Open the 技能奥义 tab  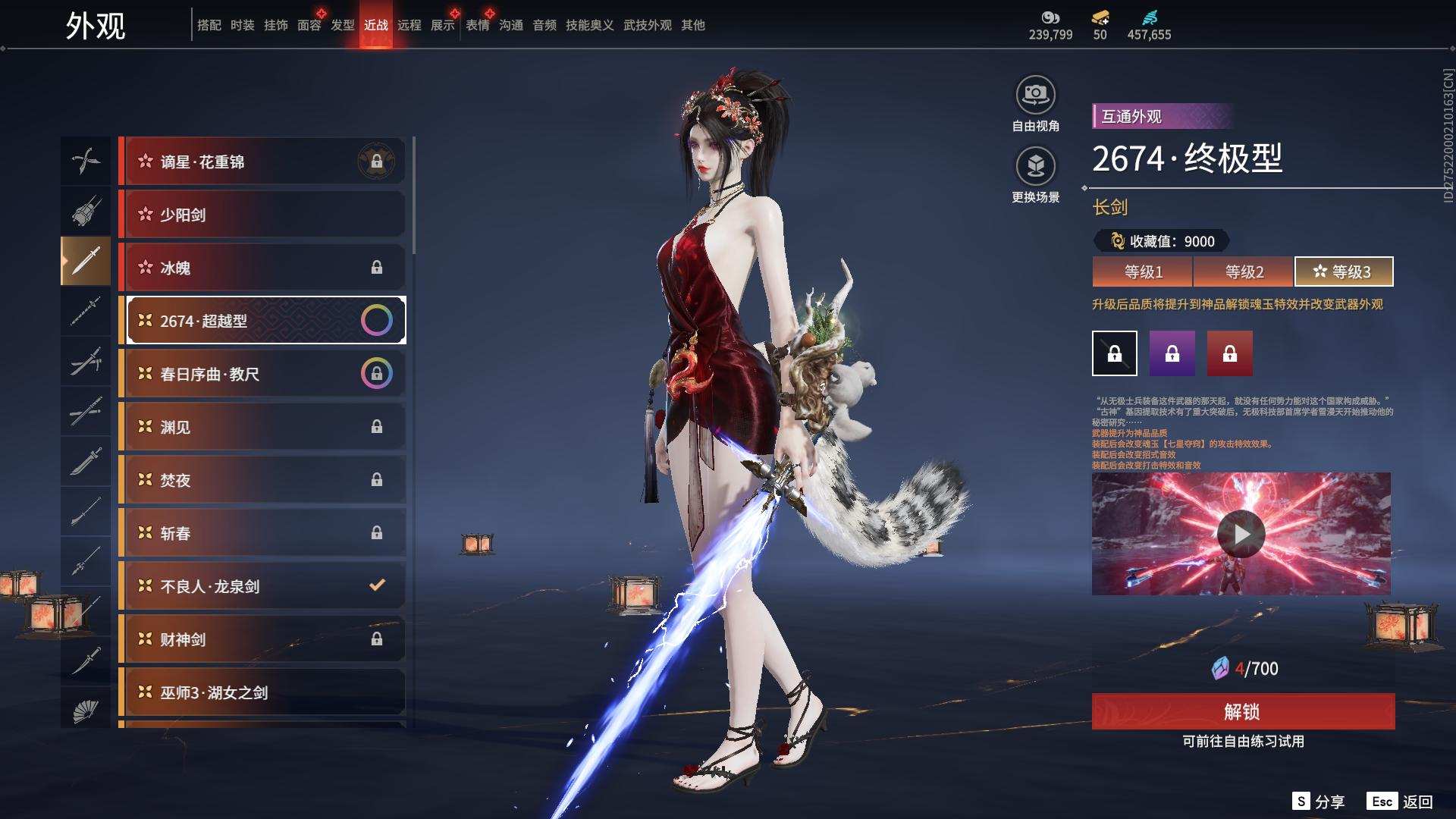point(589,25)
